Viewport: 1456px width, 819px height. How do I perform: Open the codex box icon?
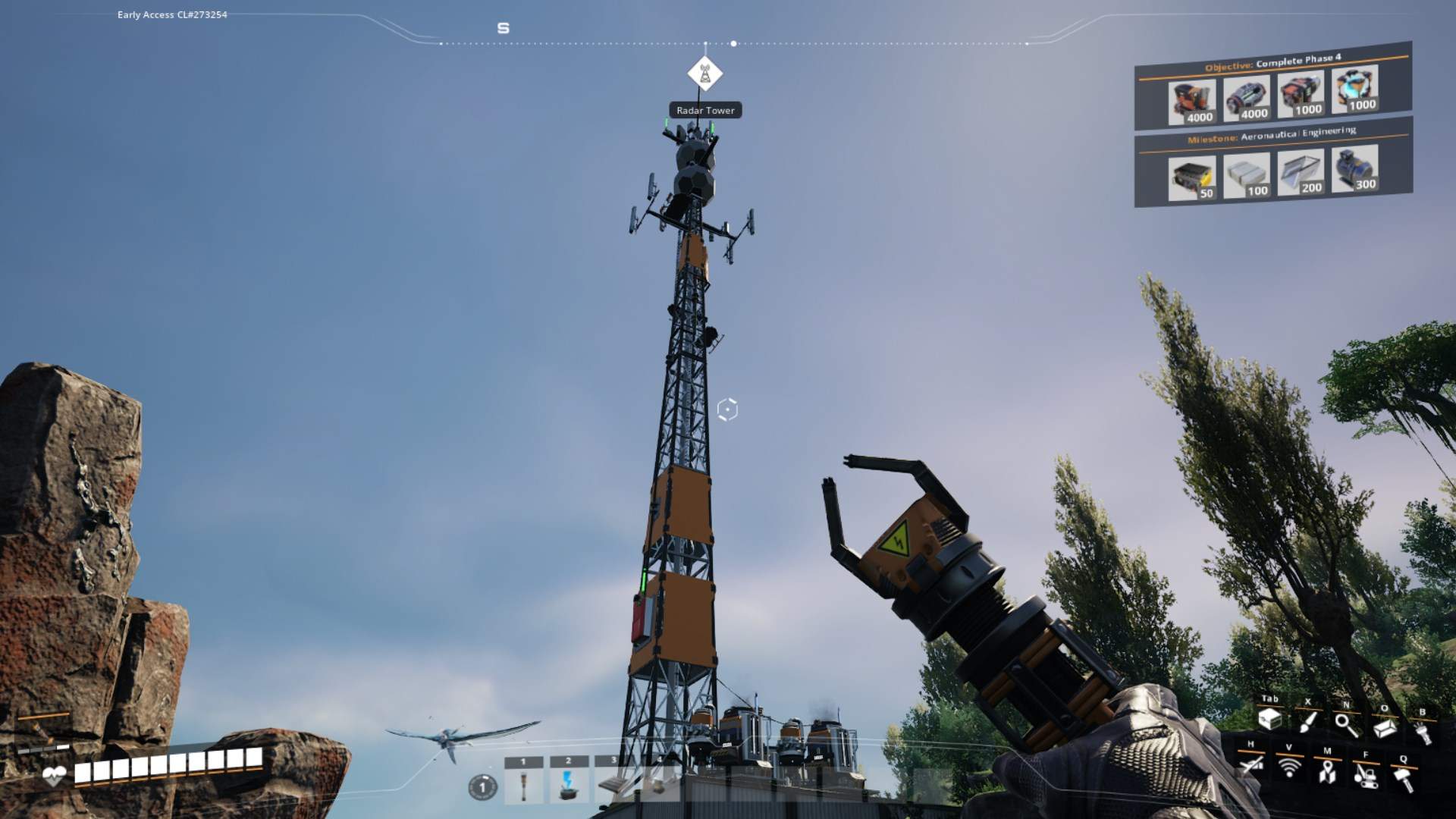(1384, 727)
